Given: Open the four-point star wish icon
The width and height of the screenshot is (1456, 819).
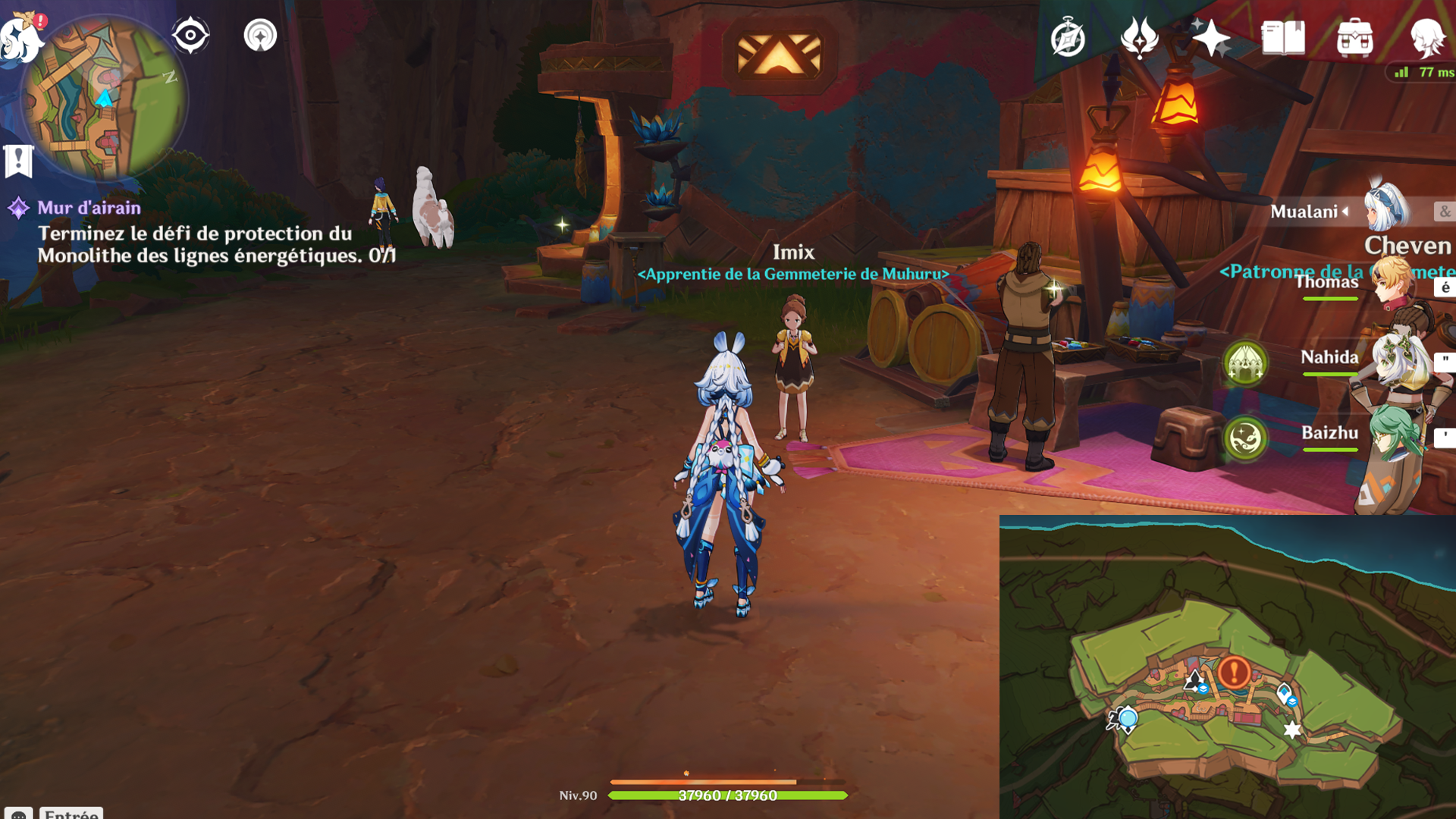Looking at the screenshot, I should (x=1210, y=38).
